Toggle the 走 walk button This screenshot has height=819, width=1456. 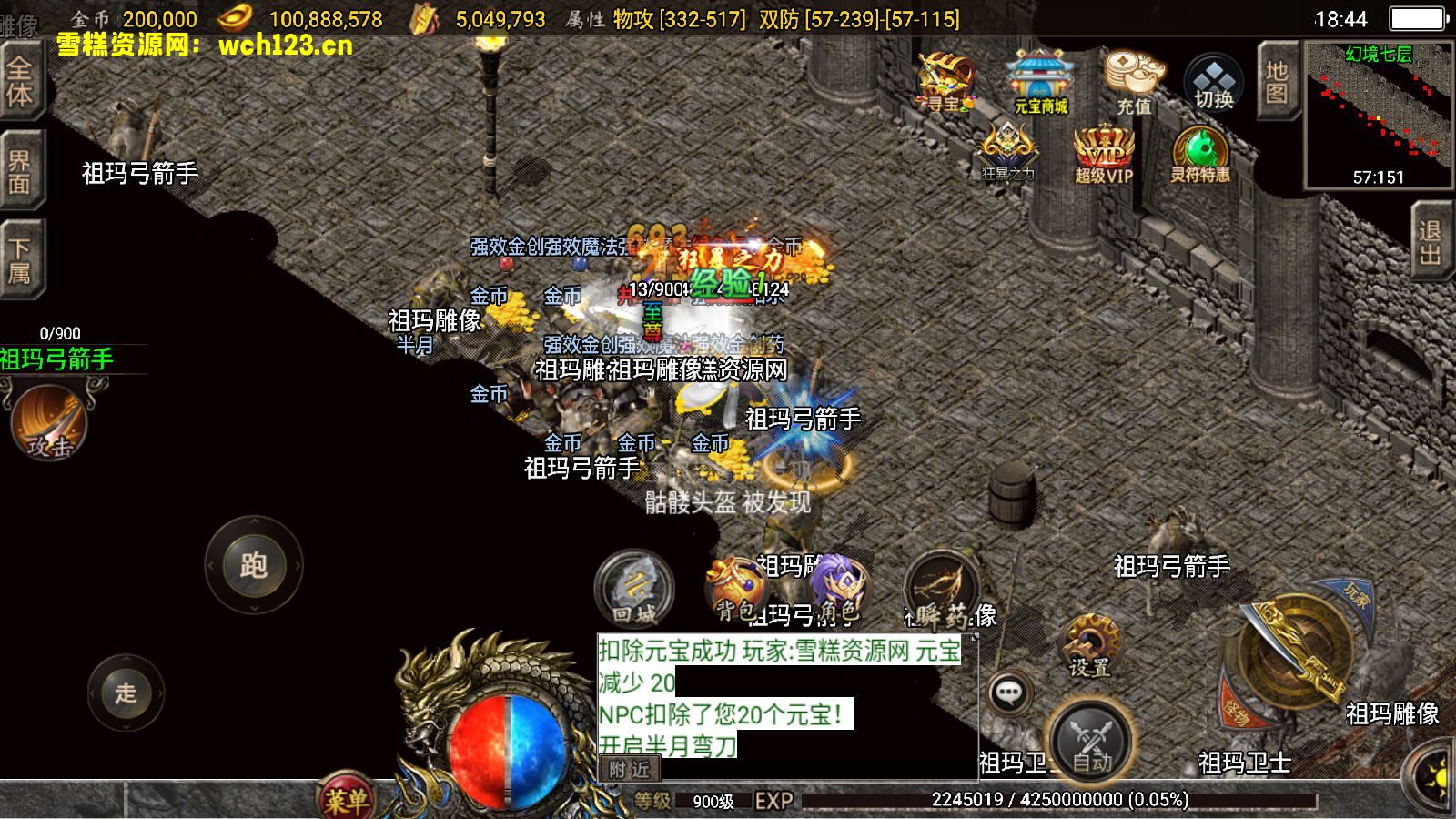[x=126, y=692]
